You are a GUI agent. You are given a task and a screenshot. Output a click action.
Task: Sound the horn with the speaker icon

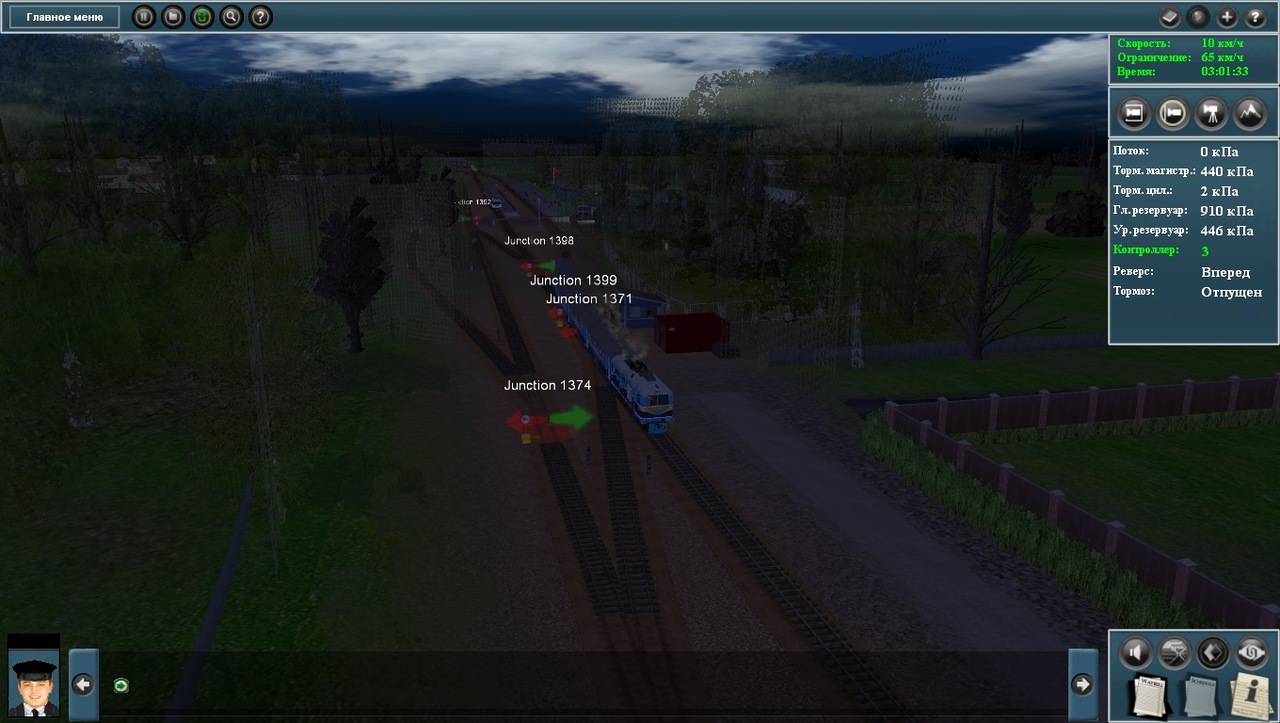click(x=1135, y=653)
